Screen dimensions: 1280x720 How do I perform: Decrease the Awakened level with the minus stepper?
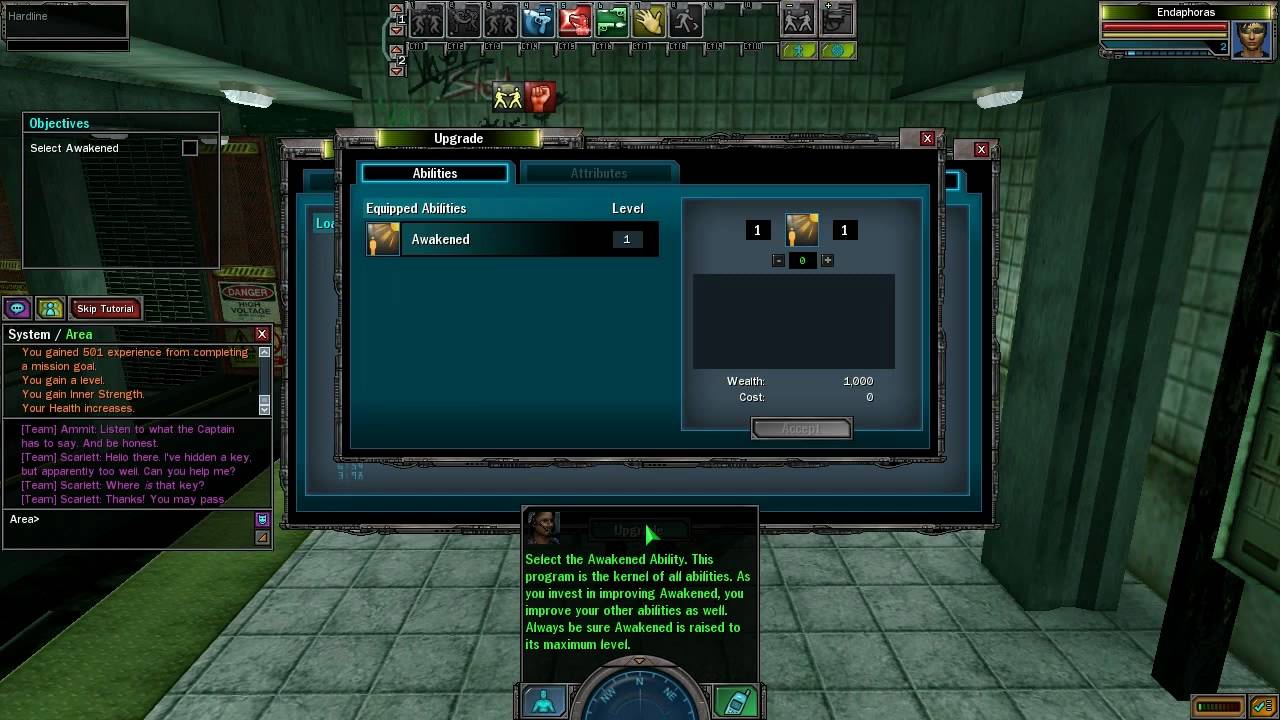tap(778, 260)
